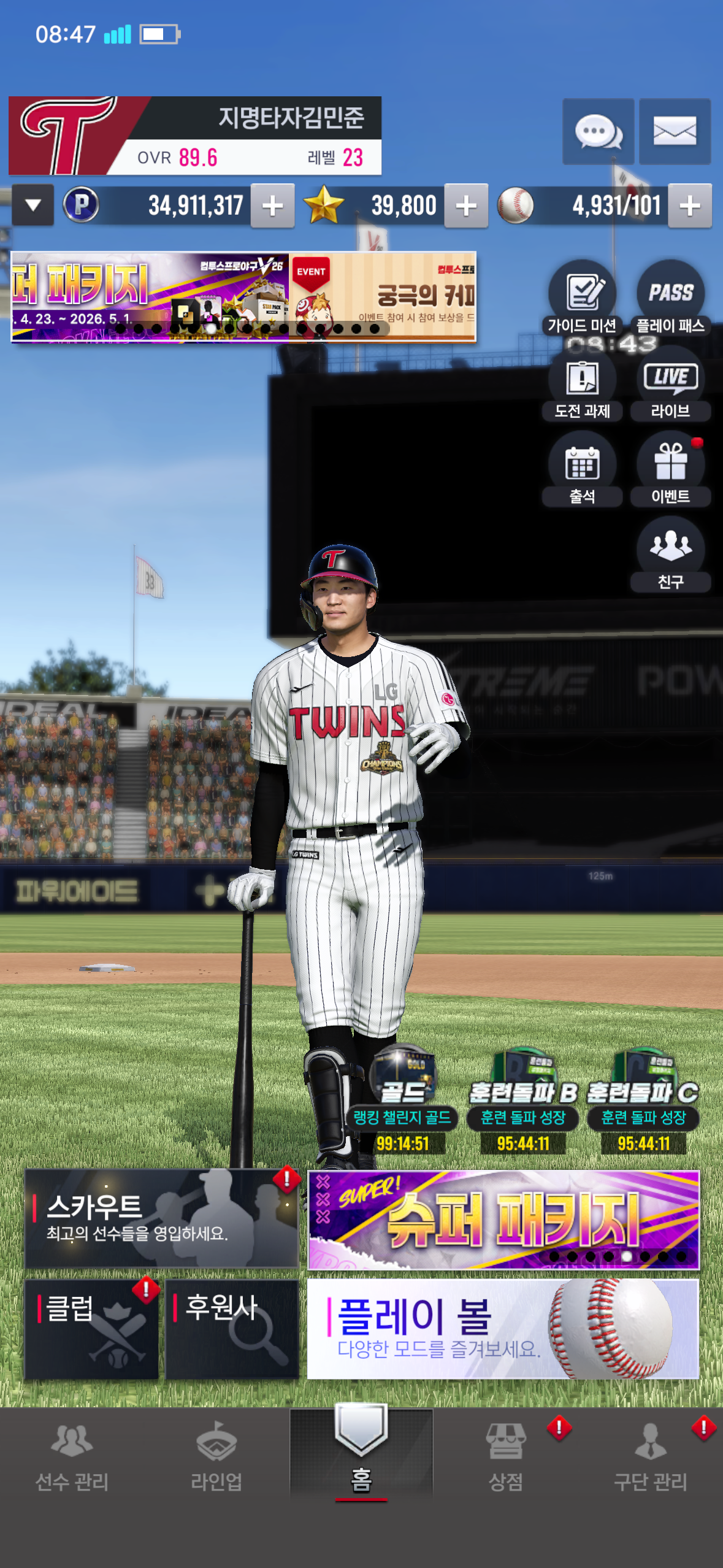Open the mailbox envelope icon

(675, 131)
